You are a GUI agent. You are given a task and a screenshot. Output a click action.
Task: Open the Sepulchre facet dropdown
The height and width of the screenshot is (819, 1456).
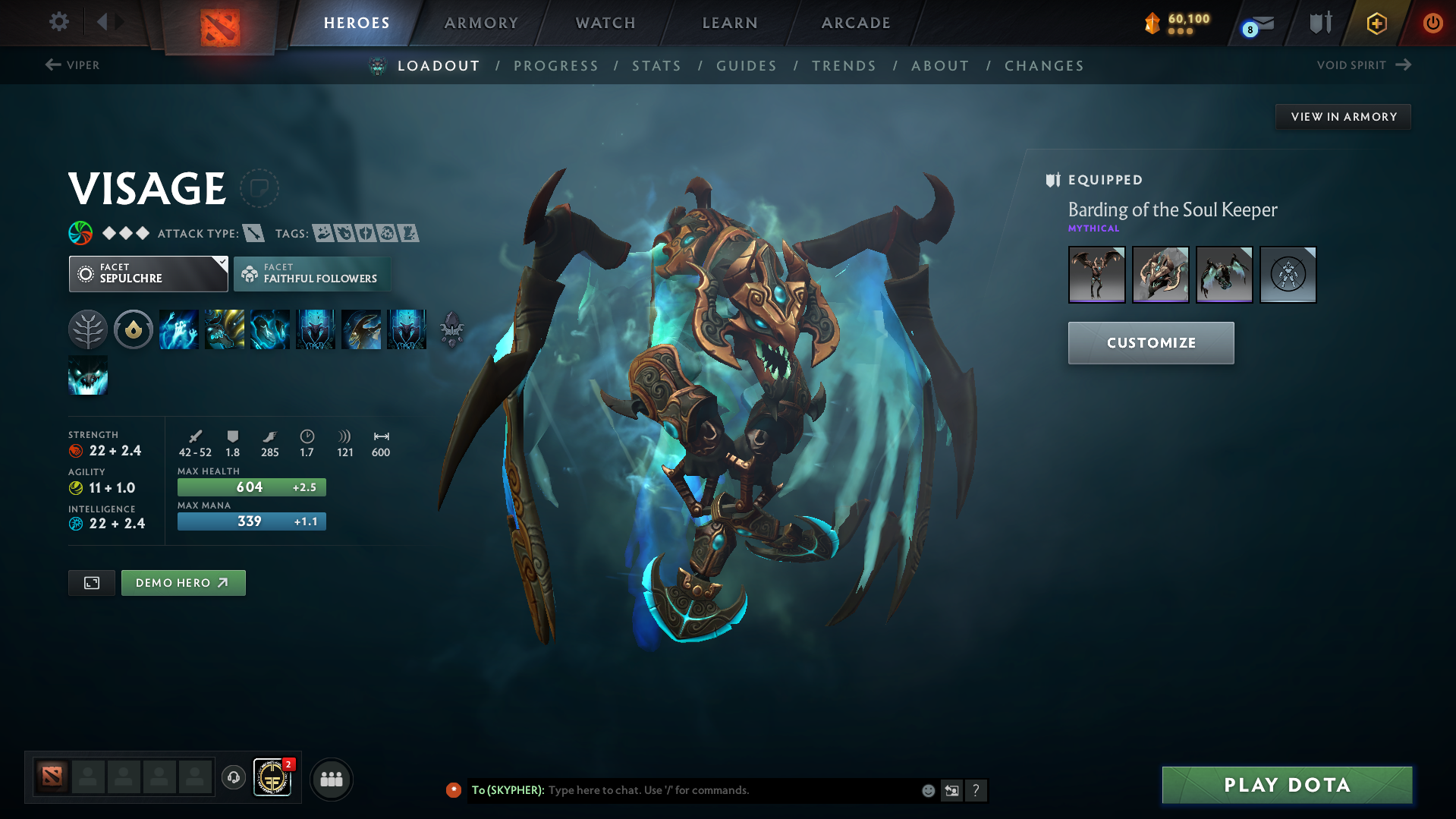click(148, 273)
